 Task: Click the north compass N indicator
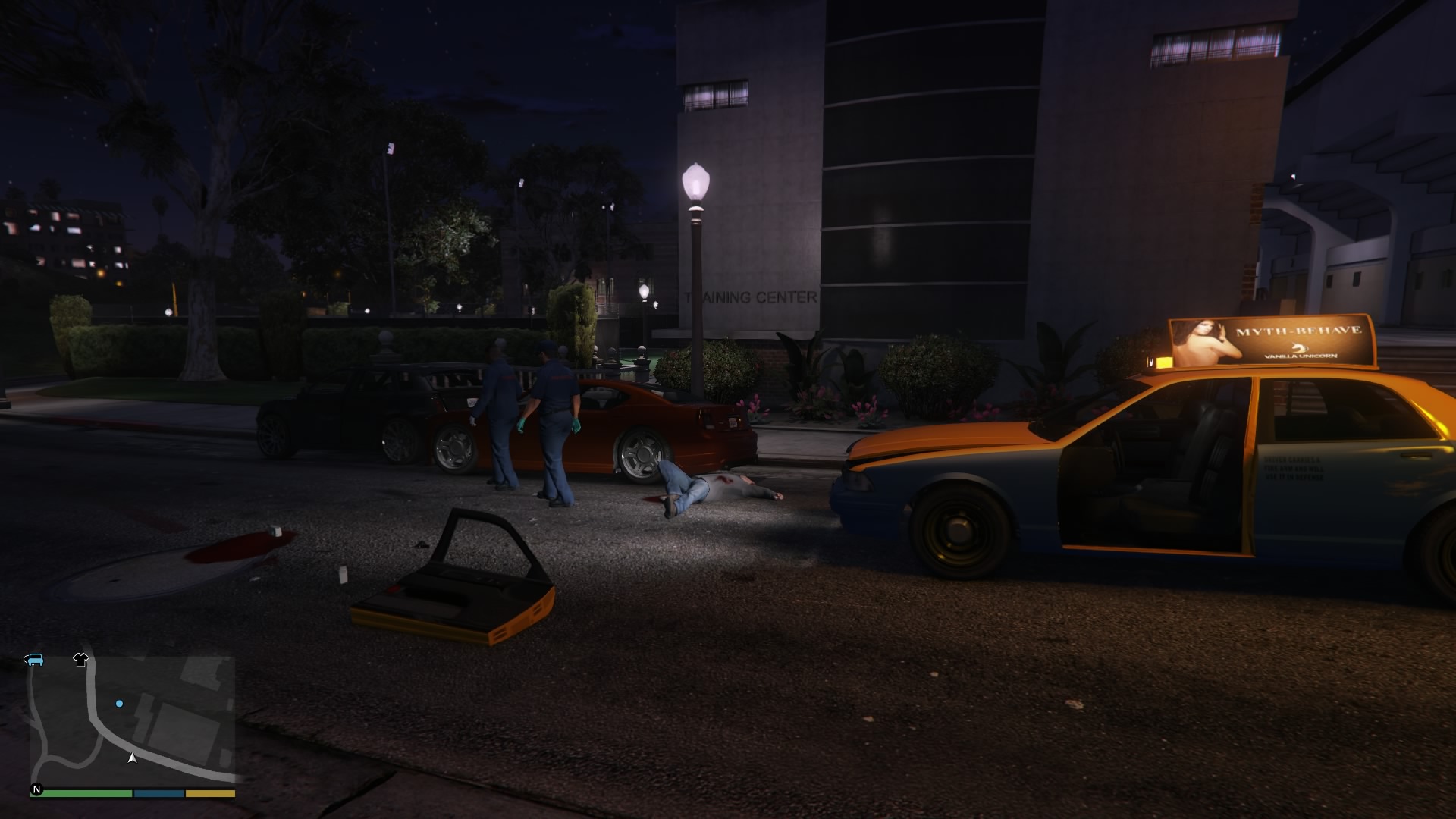[36, 789]
